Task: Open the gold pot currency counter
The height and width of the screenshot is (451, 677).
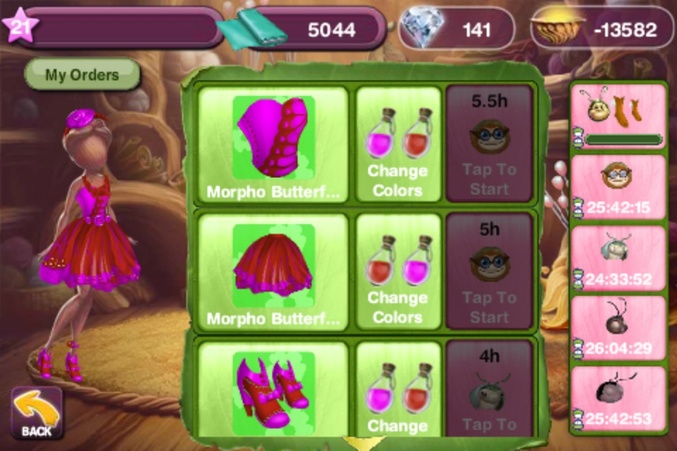Action: [x=598, y=29]
